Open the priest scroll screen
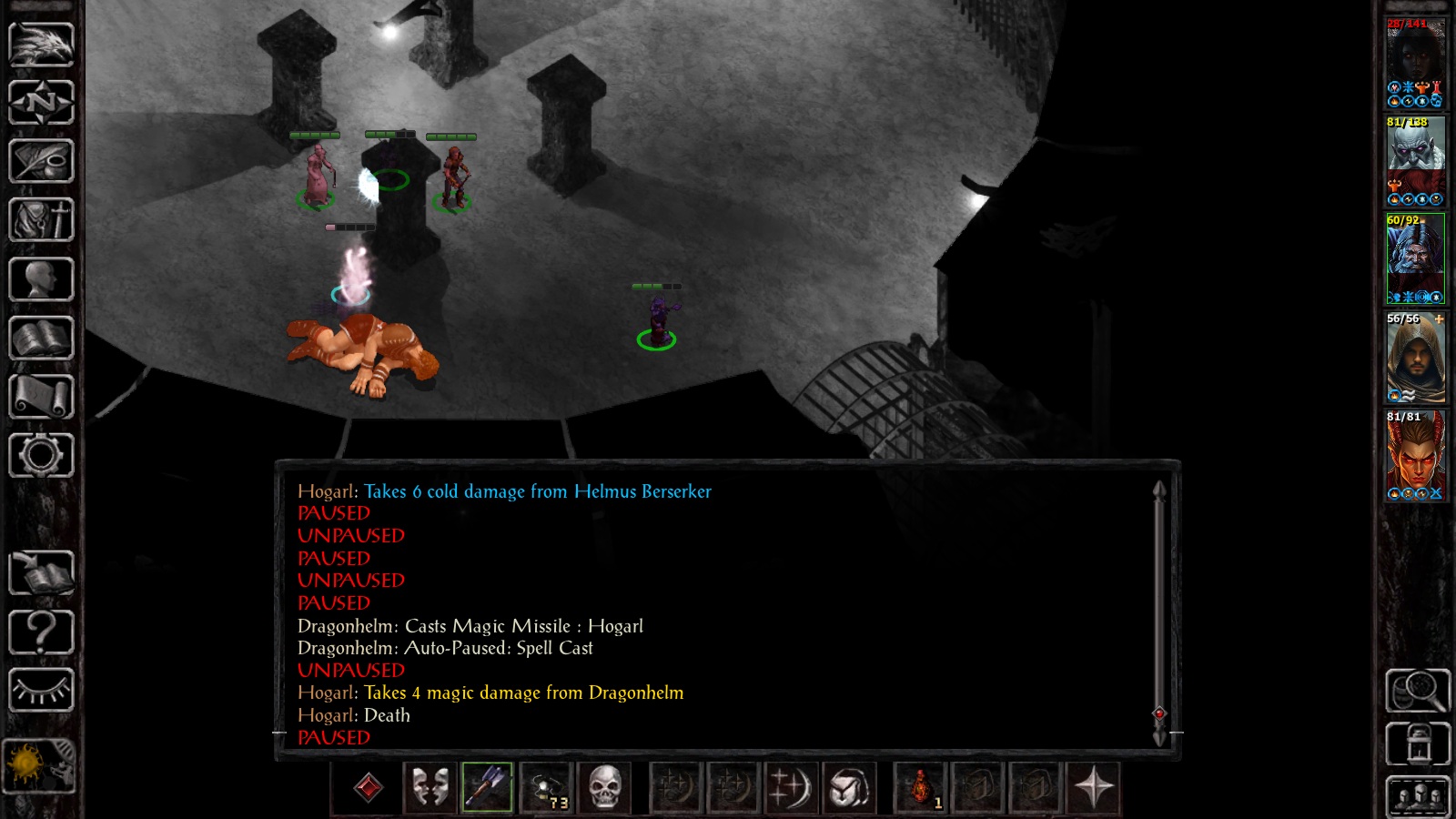Image resolution: width=1456 pixels, height=819 pixels. pyautogui.click(x=41, y=398)
